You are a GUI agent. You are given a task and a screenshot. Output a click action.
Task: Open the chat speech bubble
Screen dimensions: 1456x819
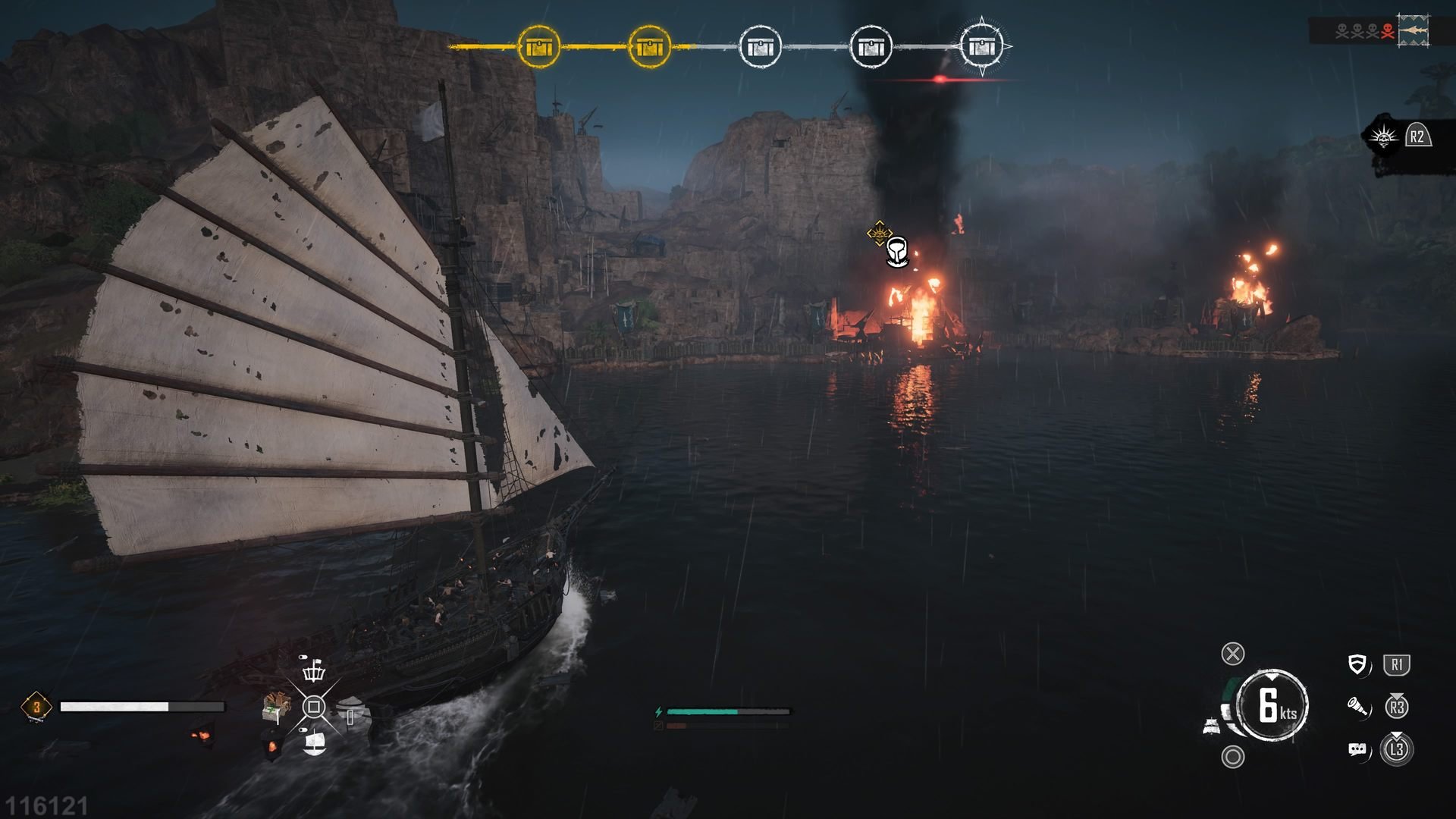(x=1357, y=750)
